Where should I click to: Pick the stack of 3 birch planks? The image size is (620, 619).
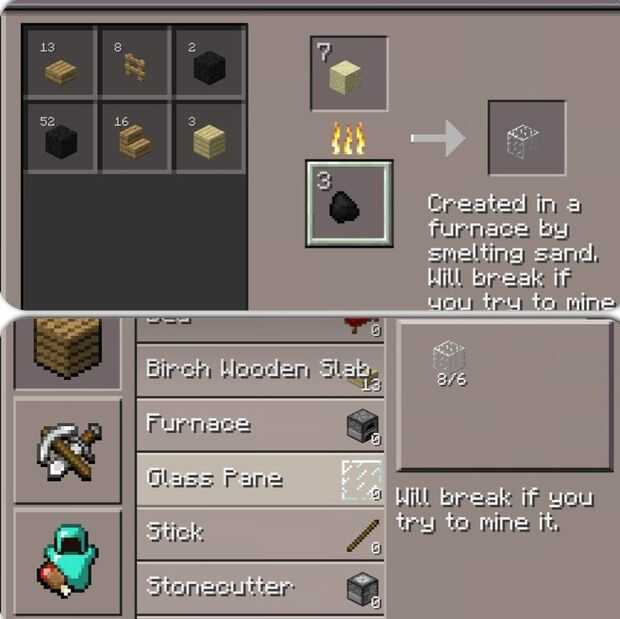tap(209, 137)
